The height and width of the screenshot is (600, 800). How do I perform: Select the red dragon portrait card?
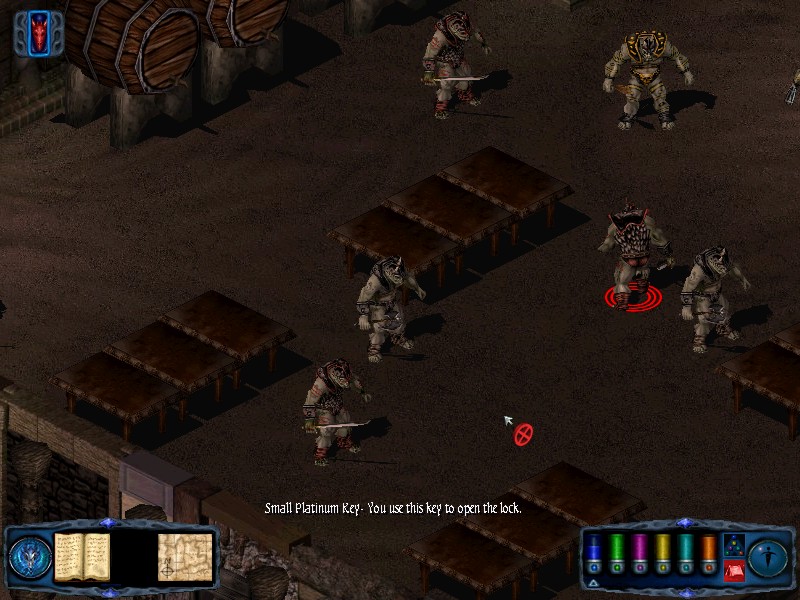(x=40, y=32)
